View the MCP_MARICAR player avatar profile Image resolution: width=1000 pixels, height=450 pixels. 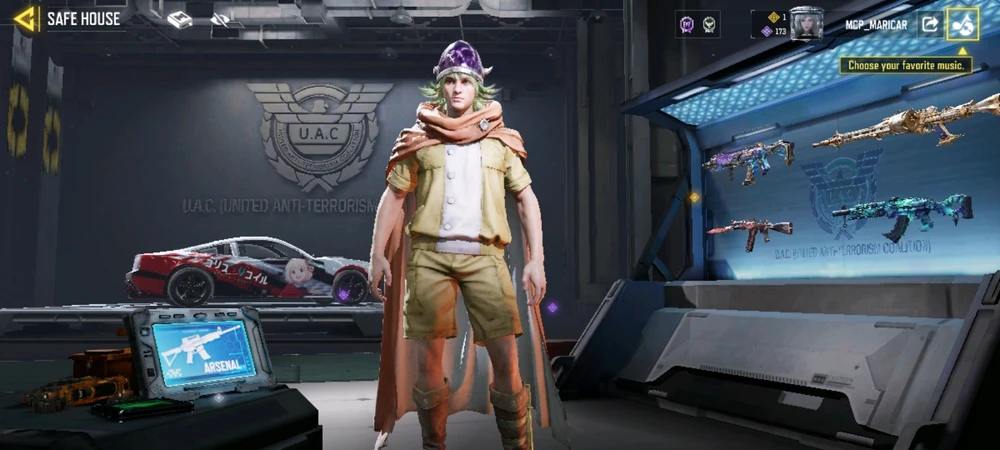pos(806,23)
